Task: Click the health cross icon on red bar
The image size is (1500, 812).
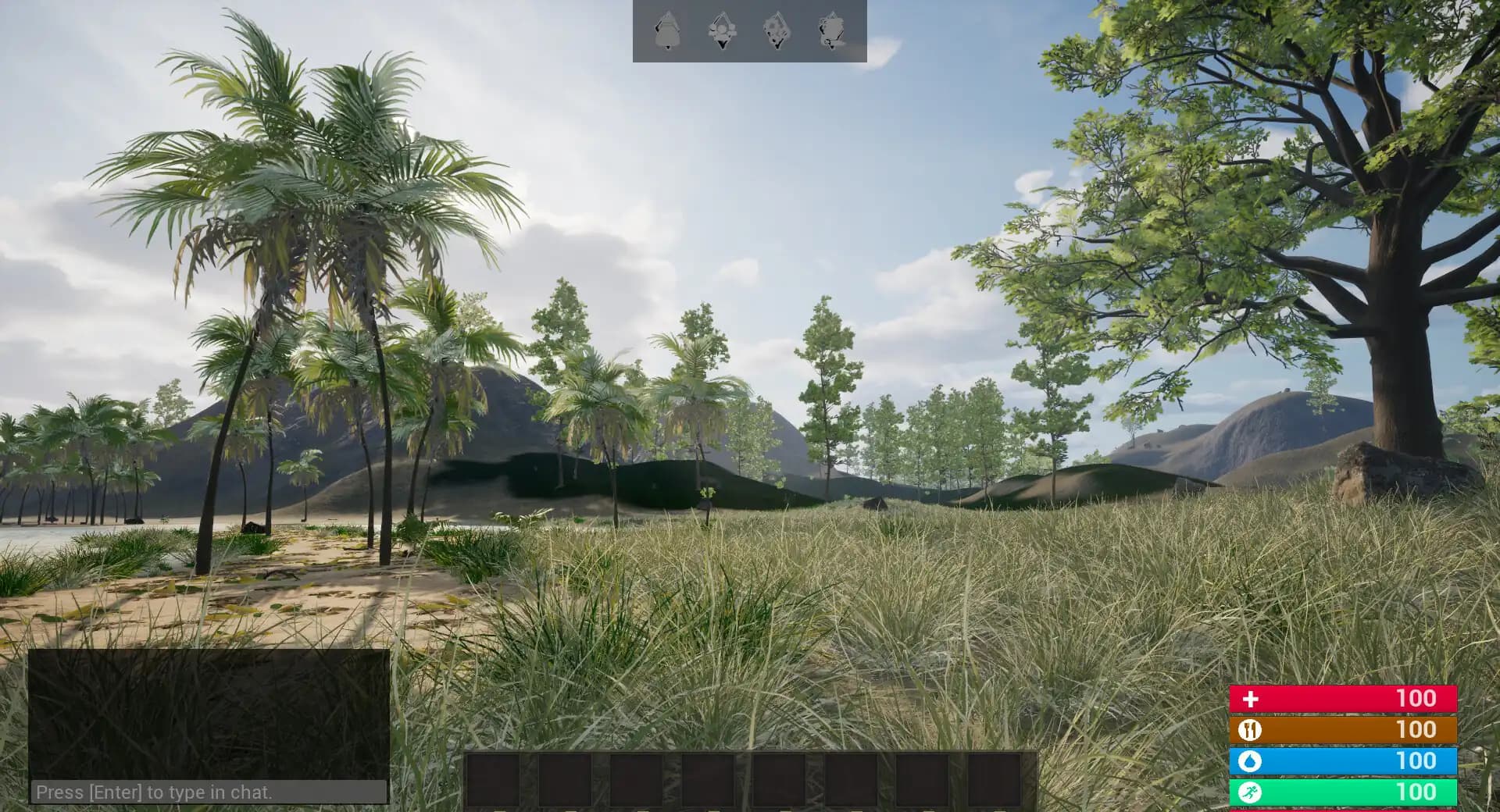Action: click(1251, 697)
